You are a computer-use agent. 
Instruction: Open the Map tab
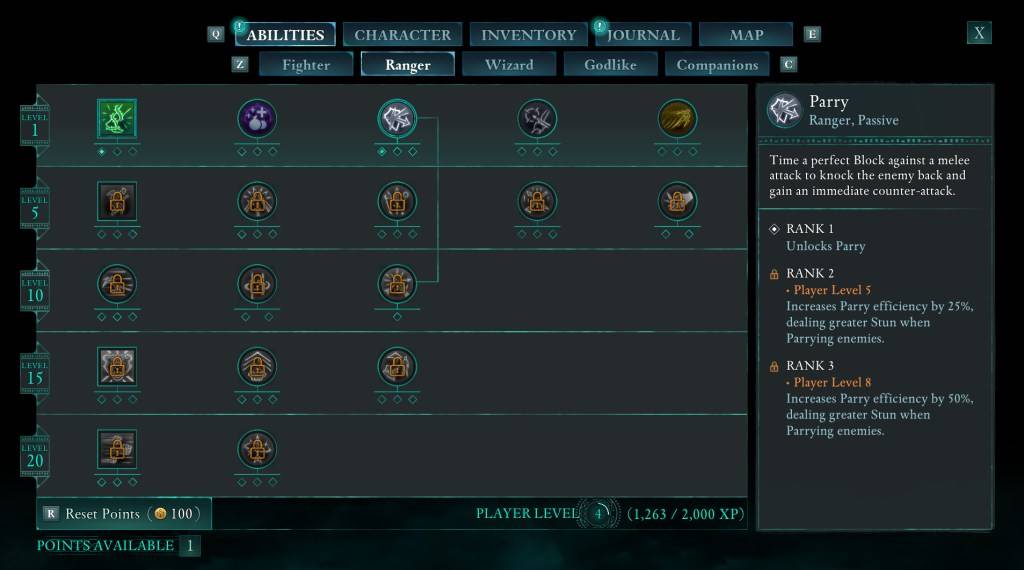(x=746, y=35)
